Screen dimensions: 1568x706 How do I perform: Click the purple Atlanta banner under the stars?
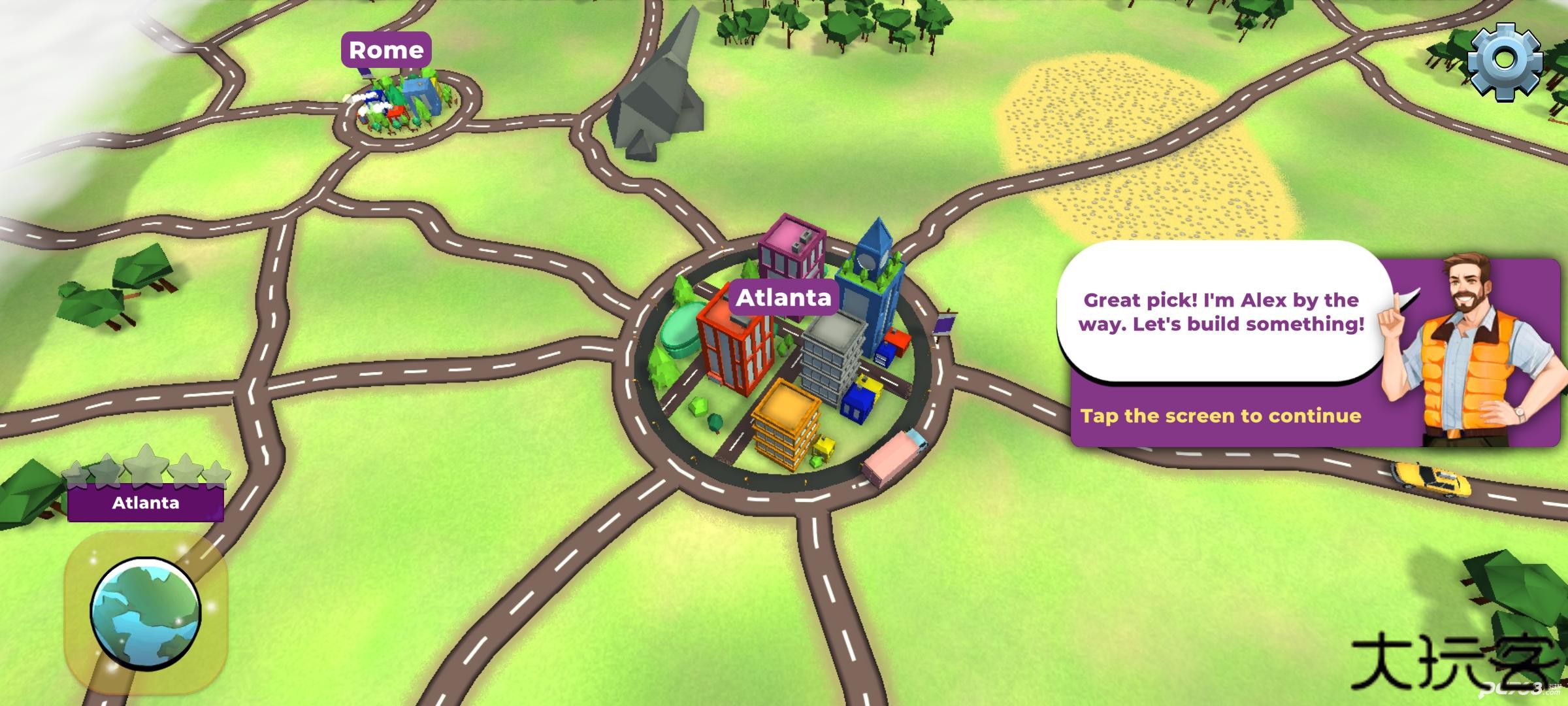point(146,503)
